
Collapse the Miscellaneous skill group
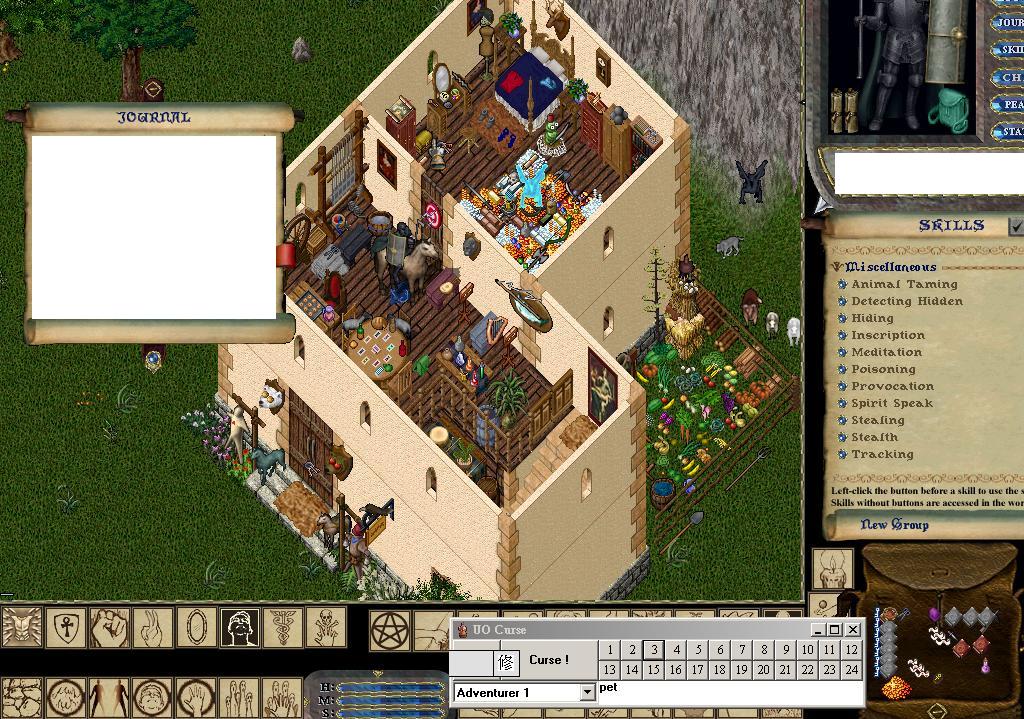pos(837,267)
